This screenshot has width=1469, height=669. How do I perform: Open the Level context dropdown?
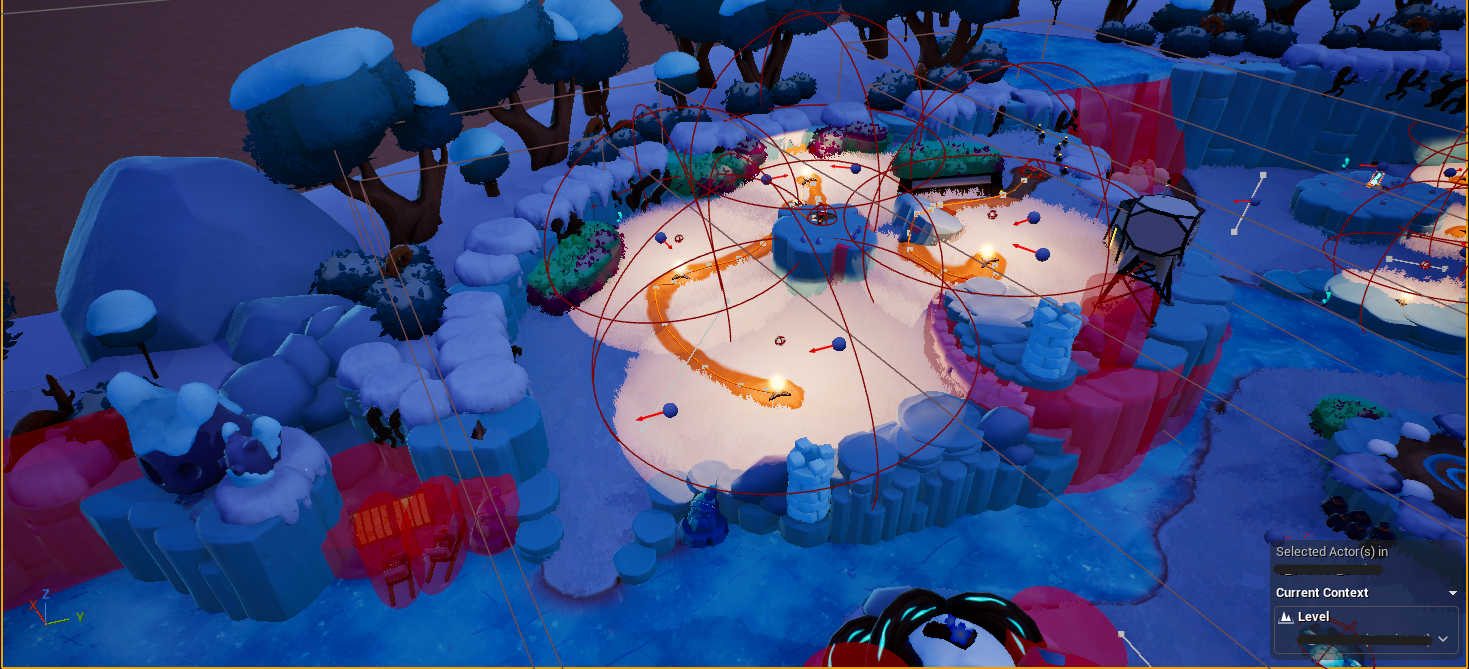tap(1442, 638)
